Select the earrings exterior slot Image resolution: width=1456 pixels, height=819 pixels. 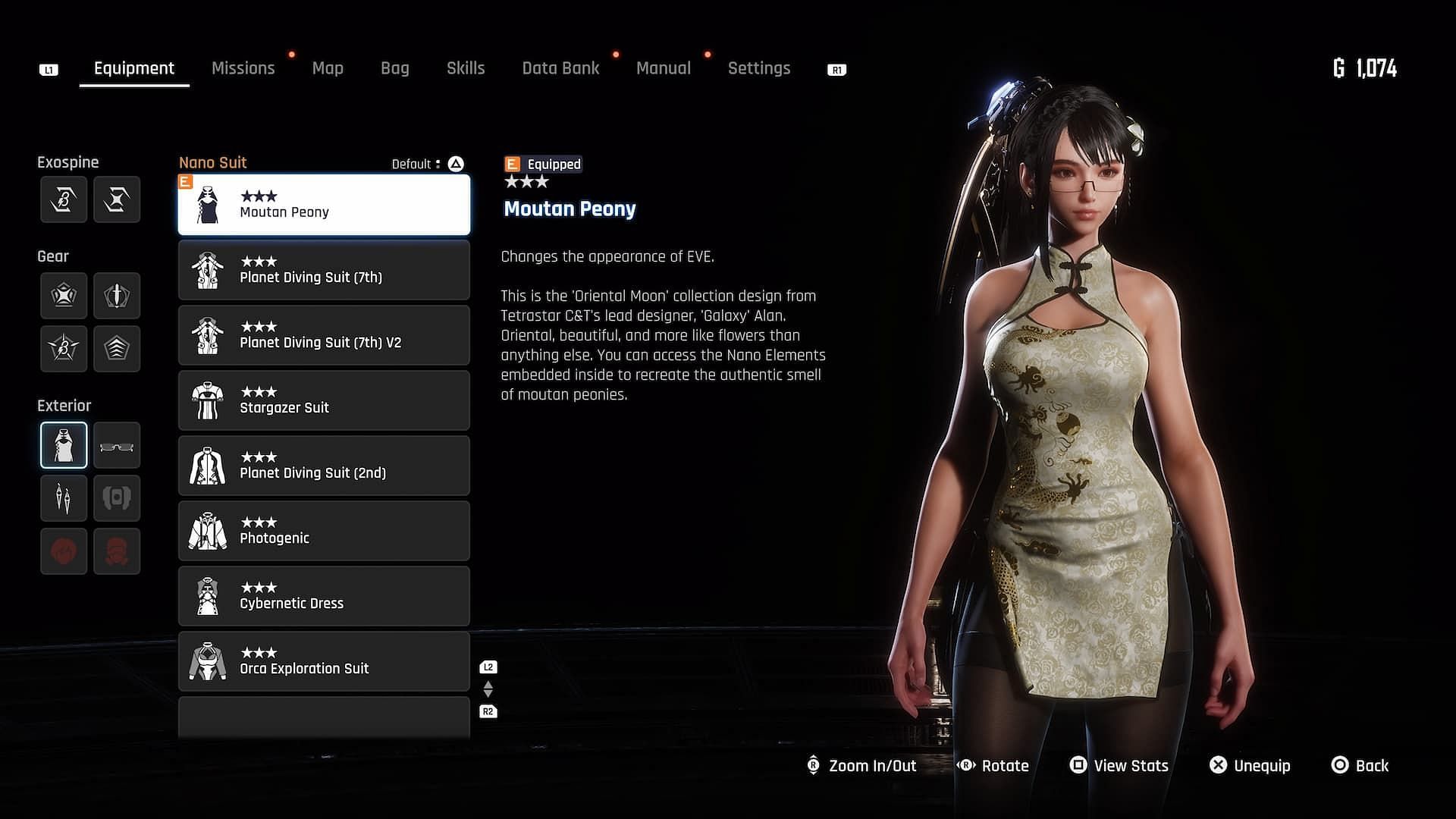[x=64, y=498]
